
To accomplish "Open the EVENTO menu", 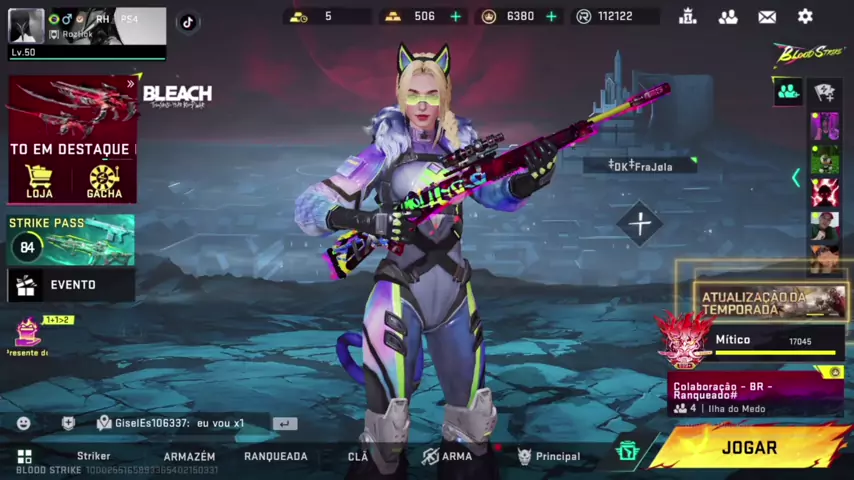I will click(x=71, y=285).
